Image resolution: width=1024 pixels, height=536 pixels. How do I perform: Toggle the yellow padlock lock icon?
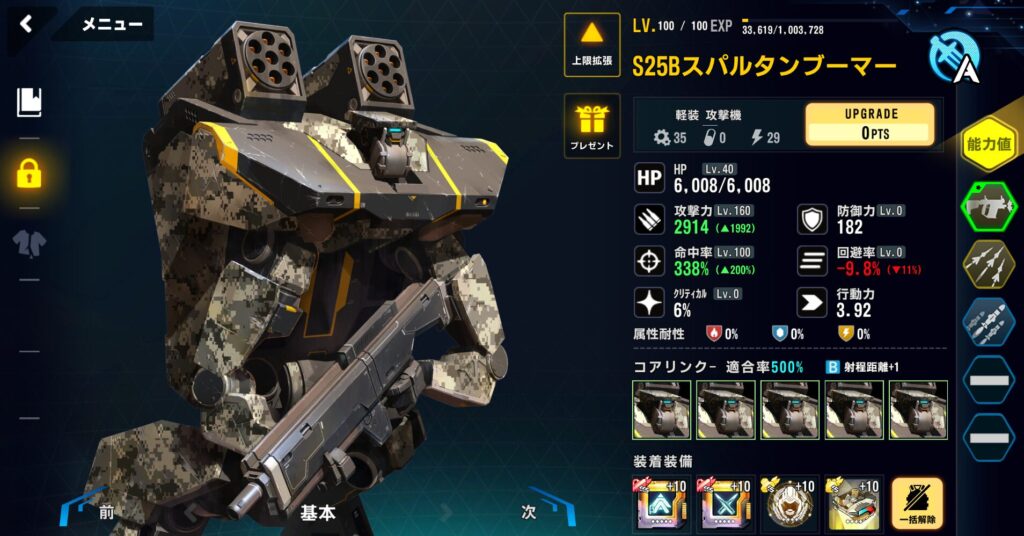[x=29, y=173]
